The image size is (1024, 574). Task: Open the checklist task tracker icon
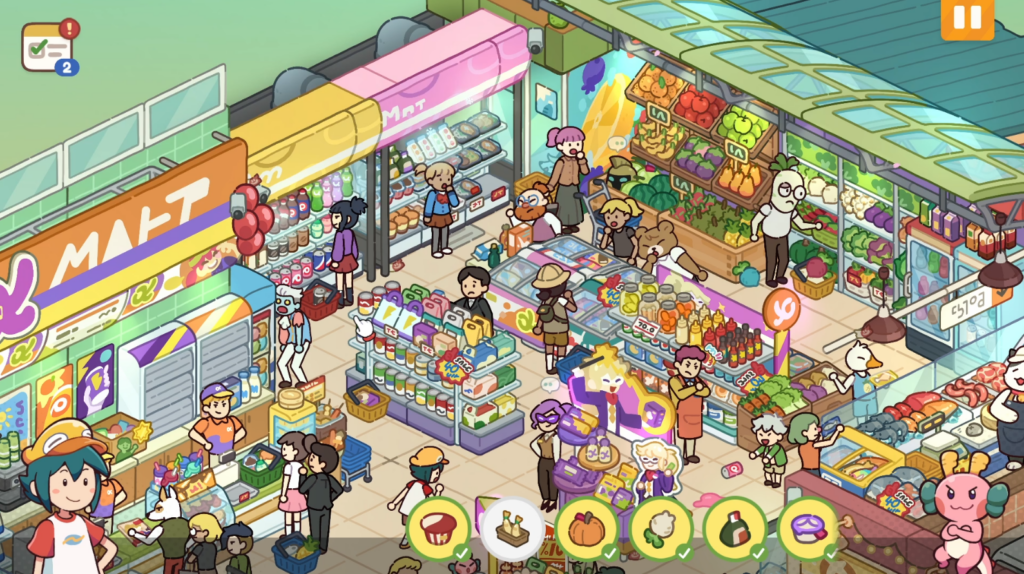pos(47,46)
